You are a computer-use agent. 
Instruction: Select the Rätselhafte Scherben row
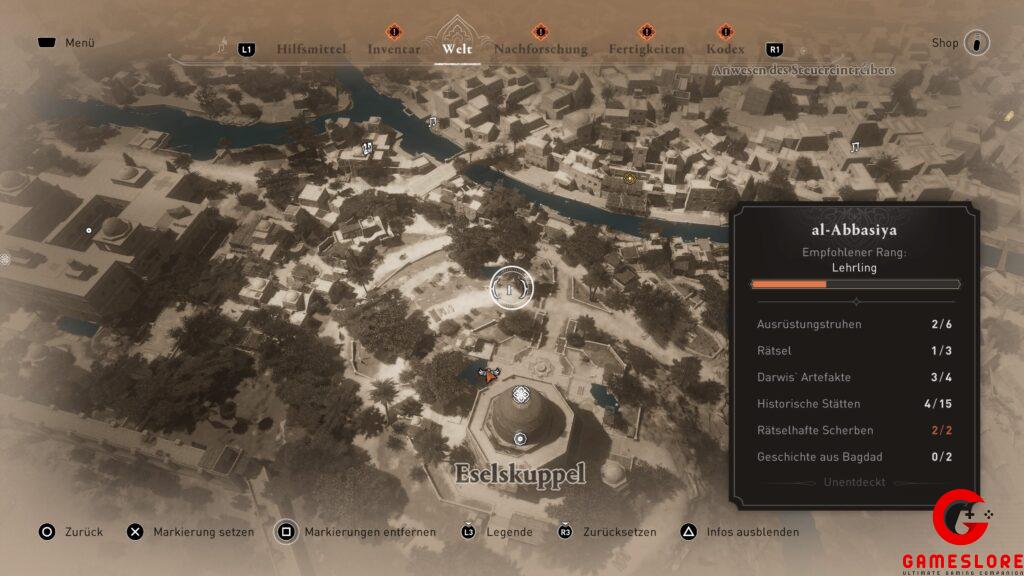(853, 430)
